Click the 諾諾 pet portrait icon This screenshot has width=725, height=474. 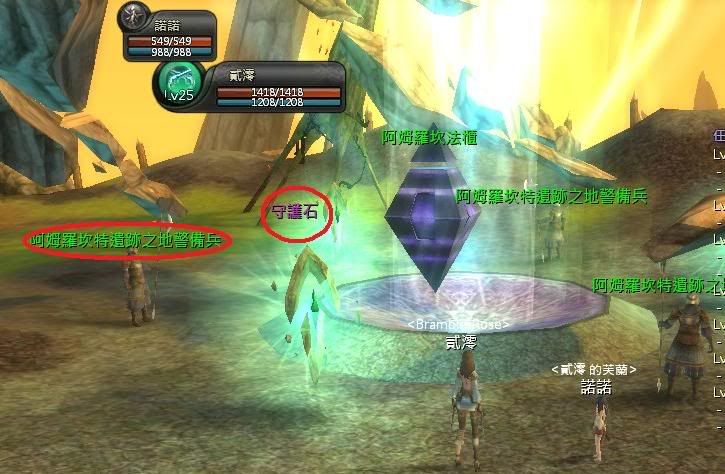[133, 19]
